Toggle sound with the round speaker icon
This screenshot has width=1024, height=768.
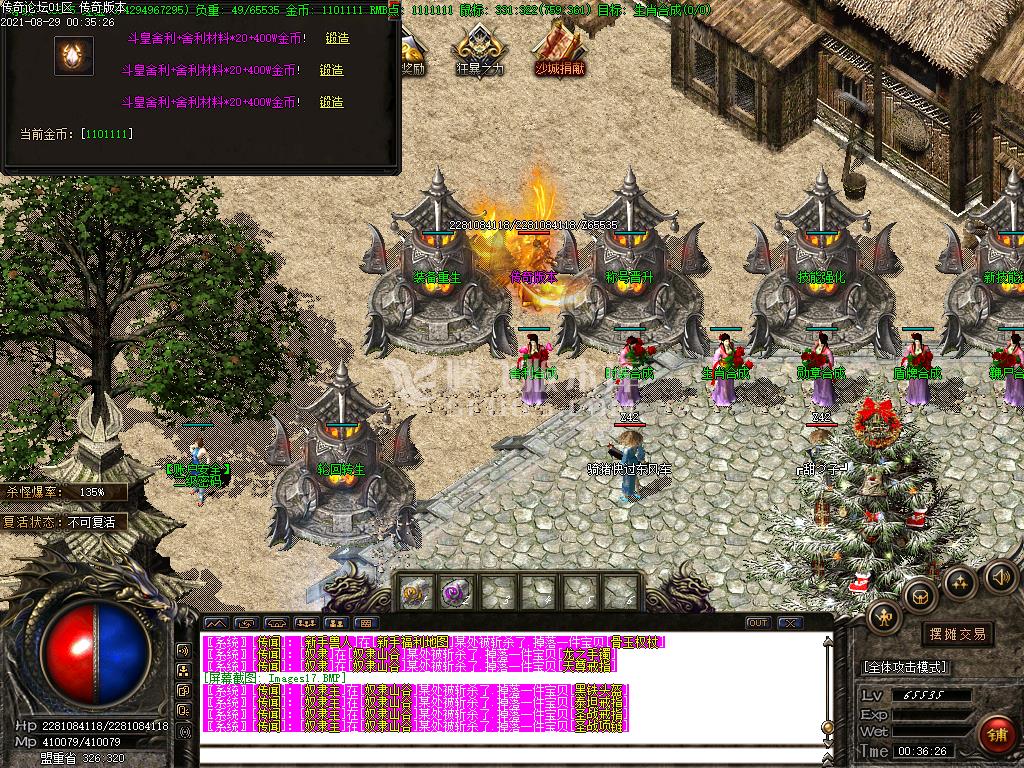(x=1000, y=576)
